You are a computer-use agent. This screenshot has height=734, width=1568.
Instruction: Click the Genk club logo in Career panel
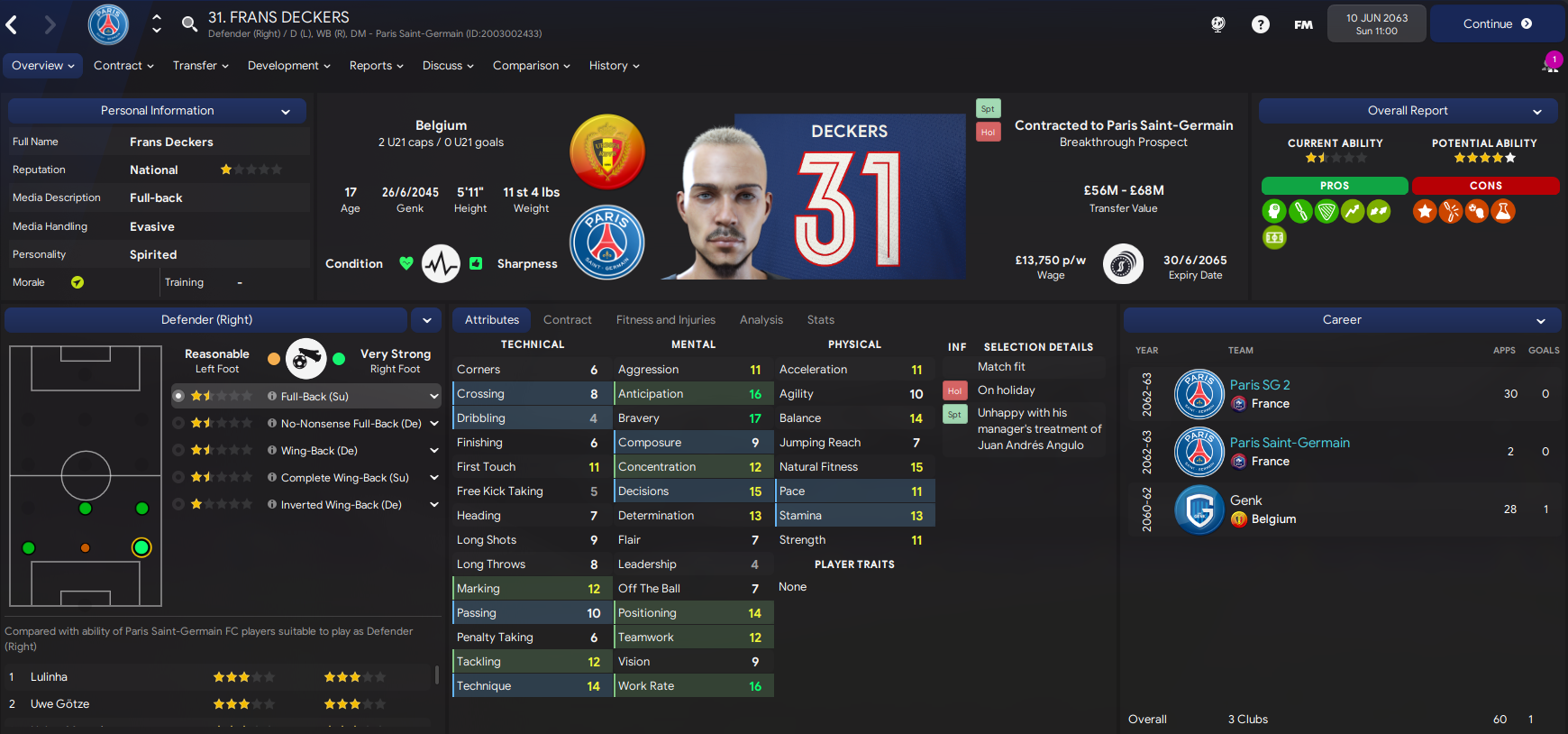point(1199,509)
